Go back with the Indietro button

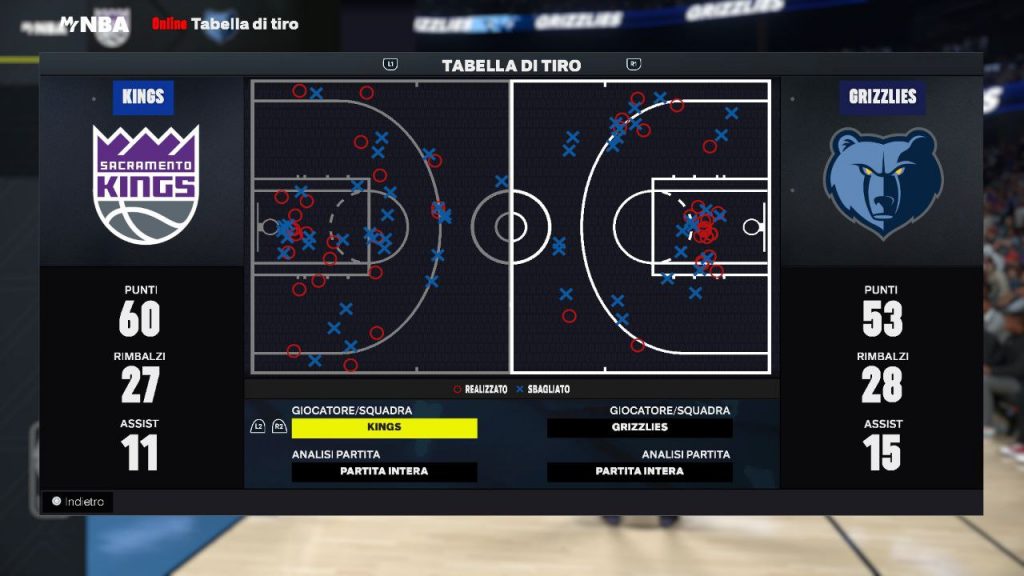tap(78, 502)
